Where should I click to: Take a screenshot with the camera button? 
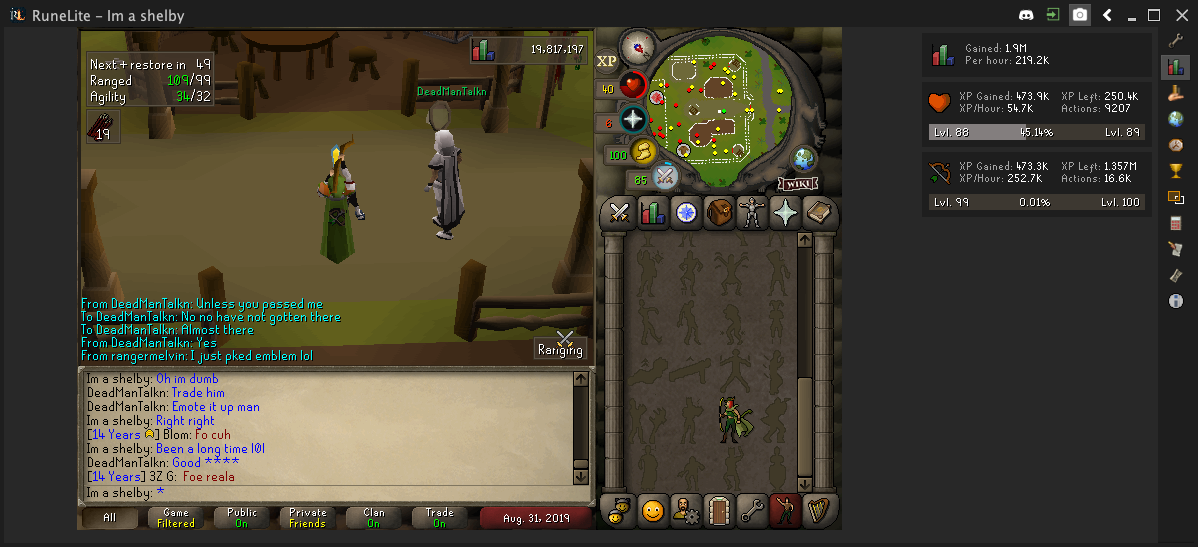[1080, 15]
